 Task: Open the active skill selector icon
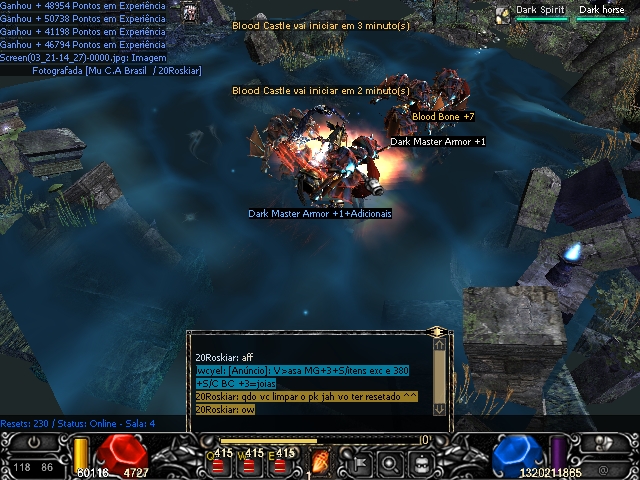click(x=322, y=463)
